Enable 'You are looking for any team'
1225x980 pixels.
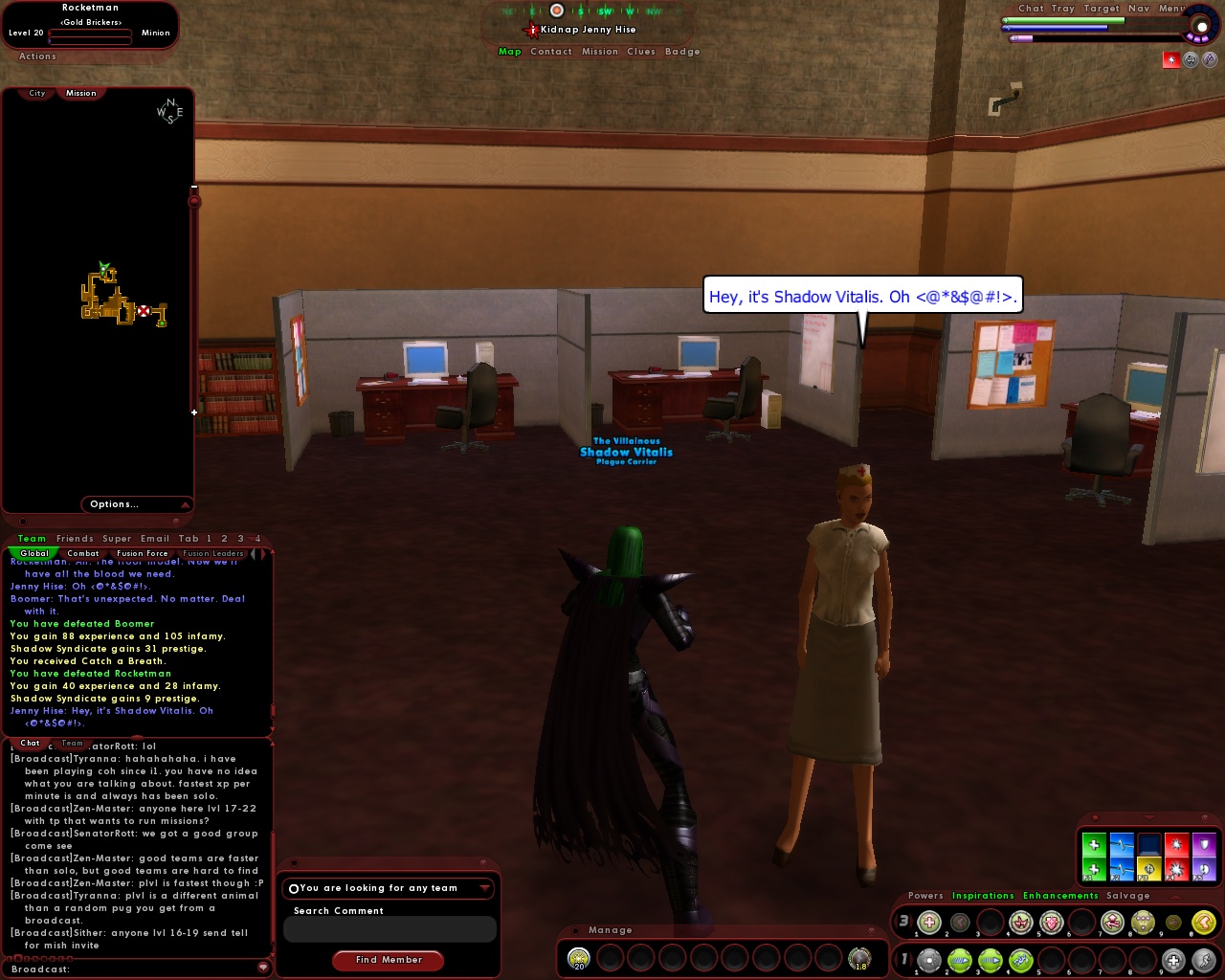pyautogui.click(x=293, y=888)
